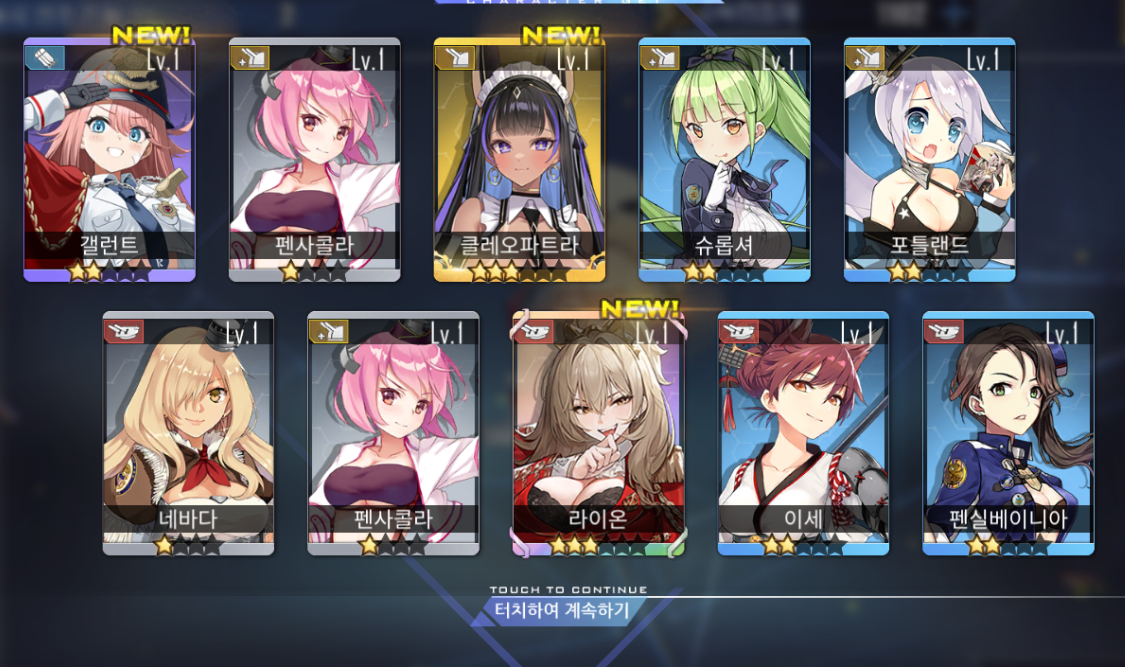Select the 포틀랜드 card
1125x667 pixels.
(x=929, y=160)
